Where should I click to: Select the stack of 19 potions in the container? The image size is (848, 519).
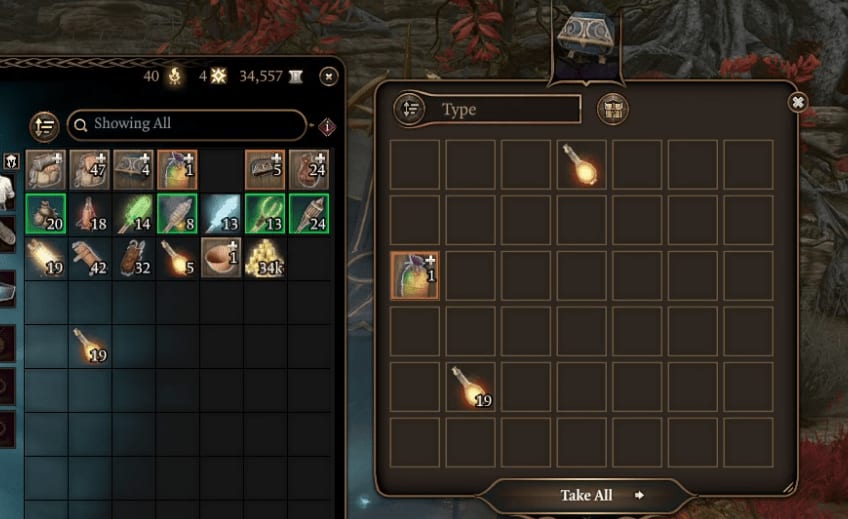[470, 386]
